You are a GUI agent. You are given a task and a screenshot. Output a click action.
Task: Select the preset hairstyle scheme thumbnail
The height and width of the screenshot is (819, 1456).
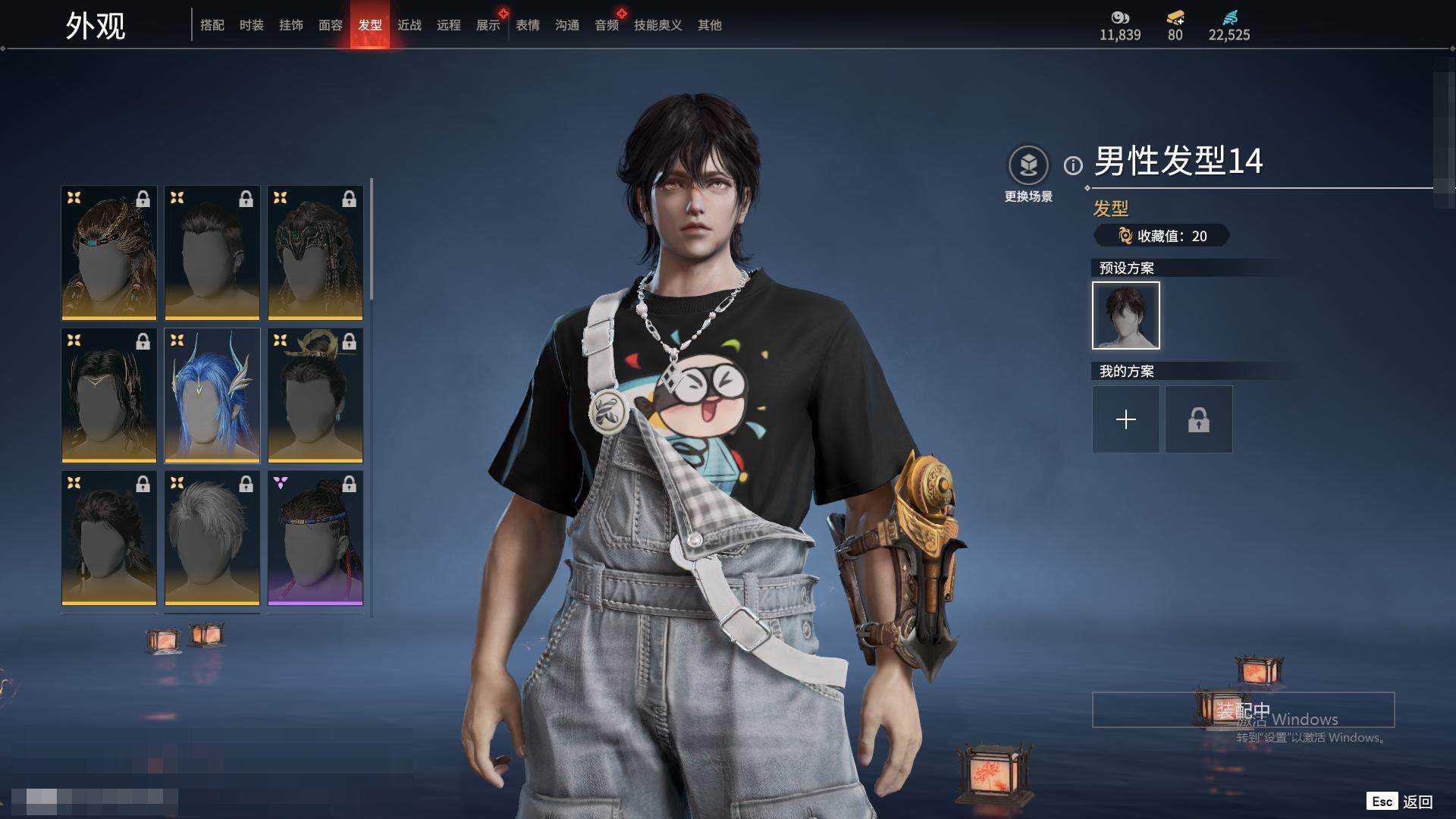click(1126, 315)
